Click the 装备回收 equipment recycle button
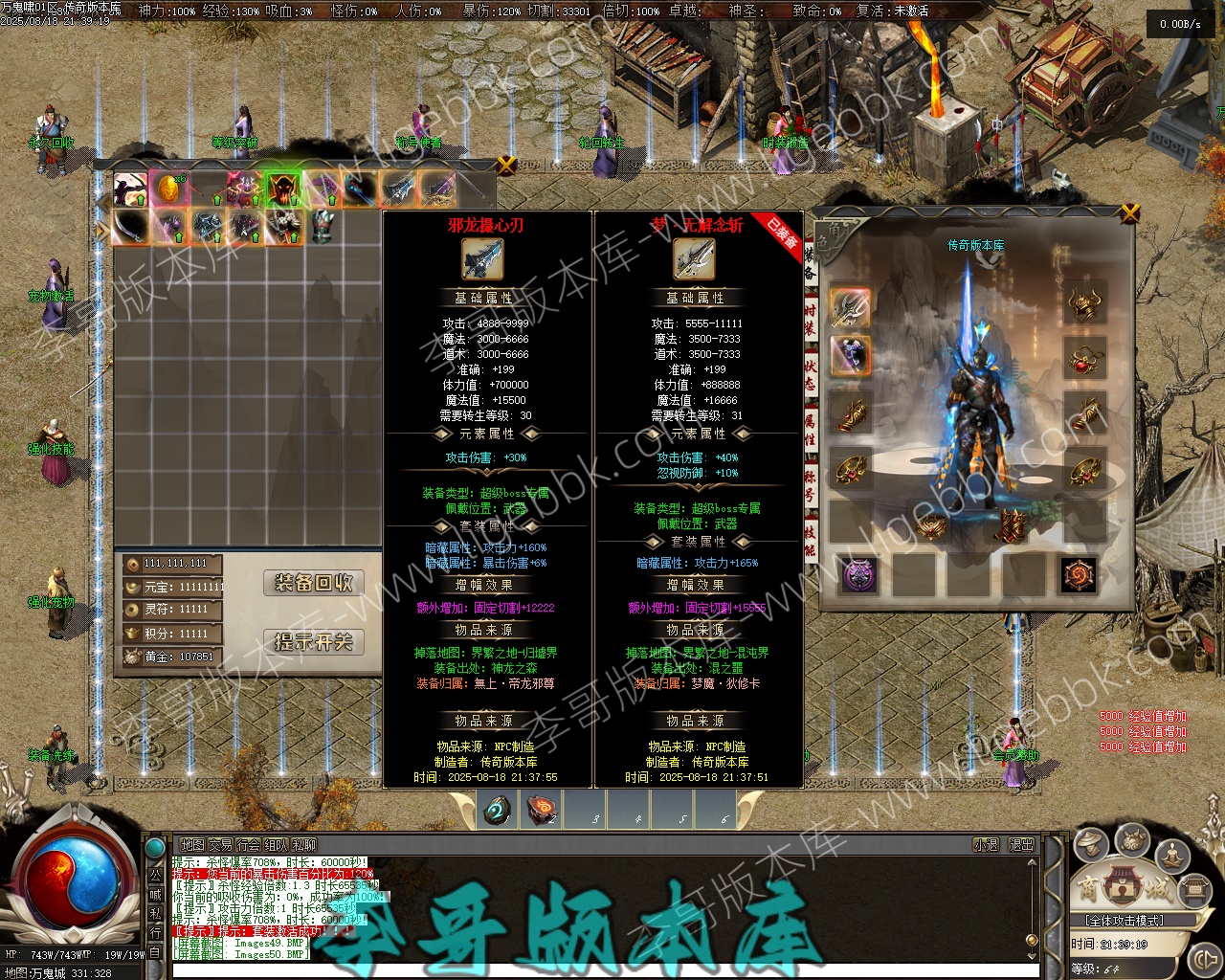The width and height of the screenshot is (1225, 980). pyautogui.click(x=313, y=583)
